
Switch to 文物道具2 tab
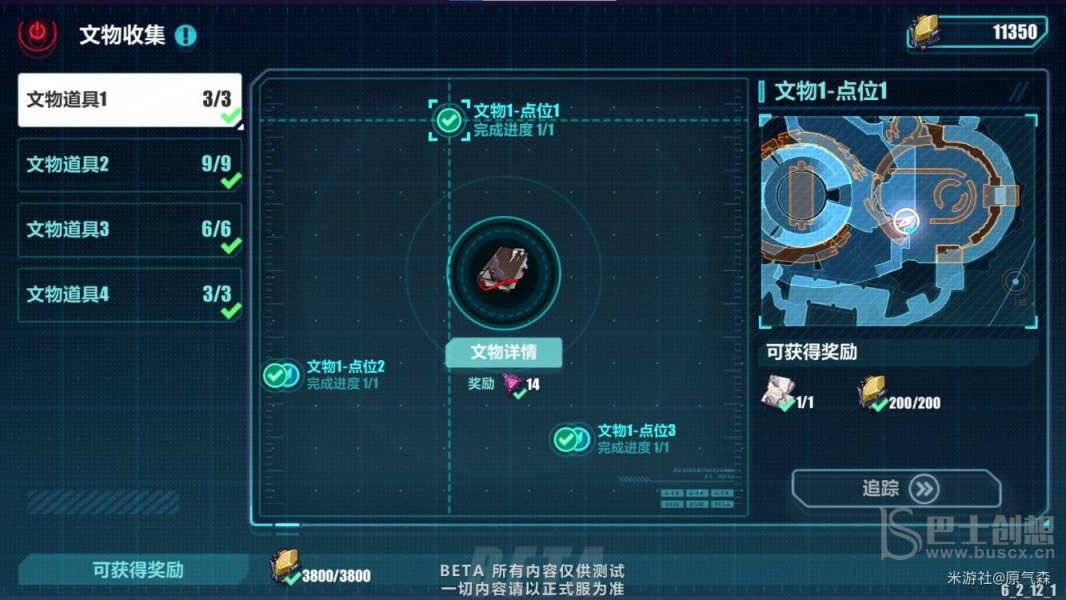point(130,165)
